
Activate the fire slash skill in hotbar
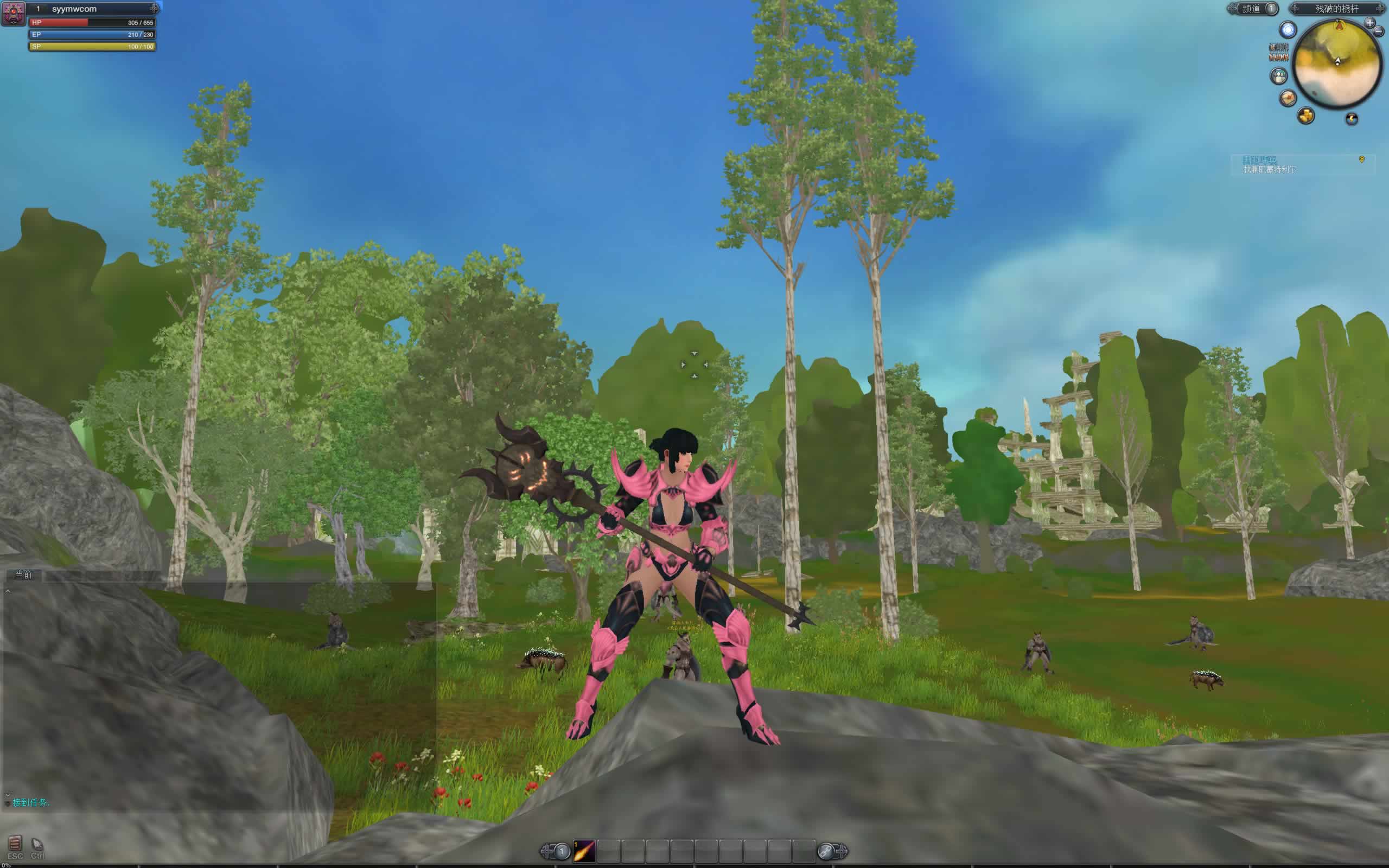pos(584,850)
